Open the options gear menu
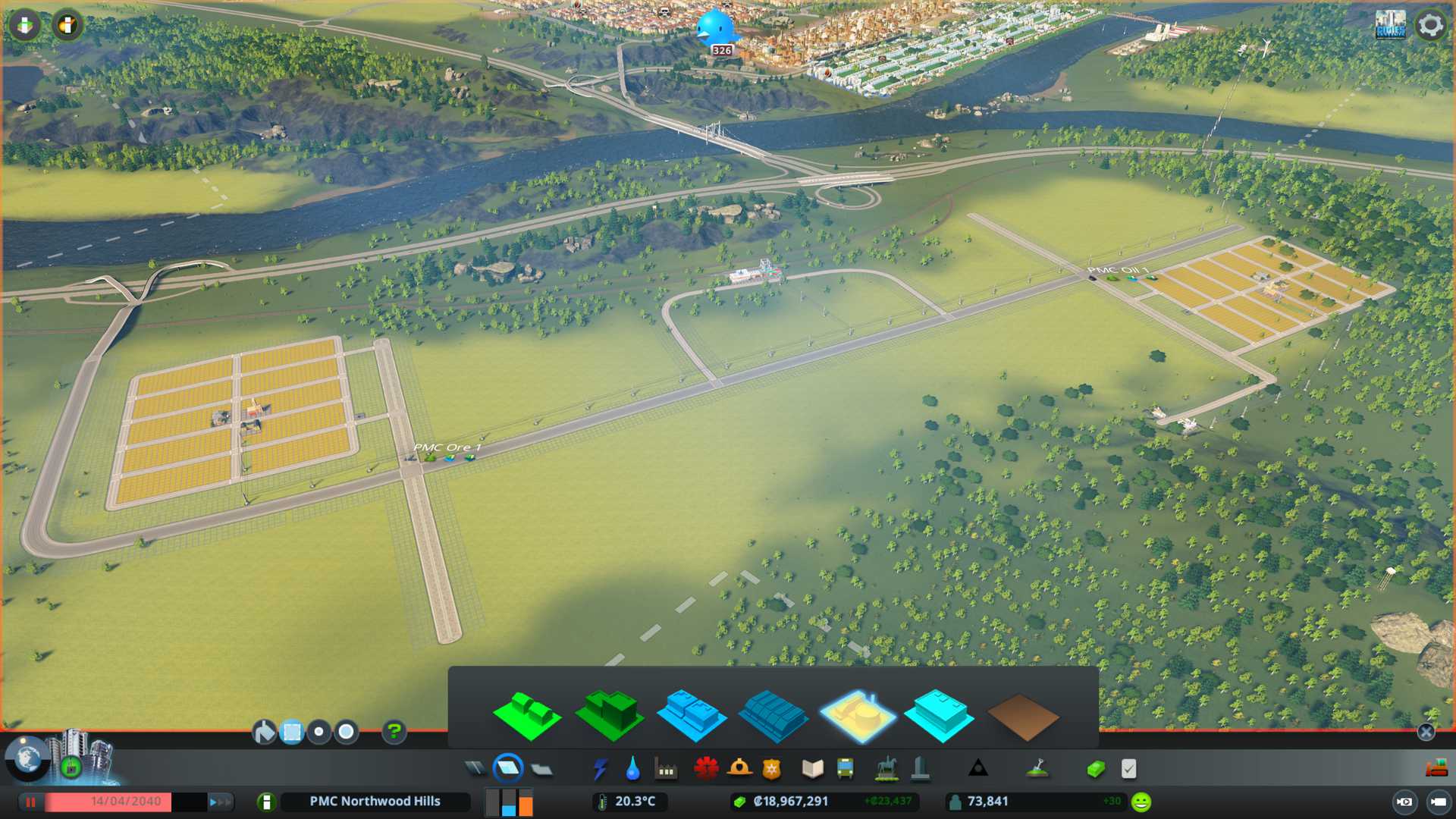 click(1430, 26)
